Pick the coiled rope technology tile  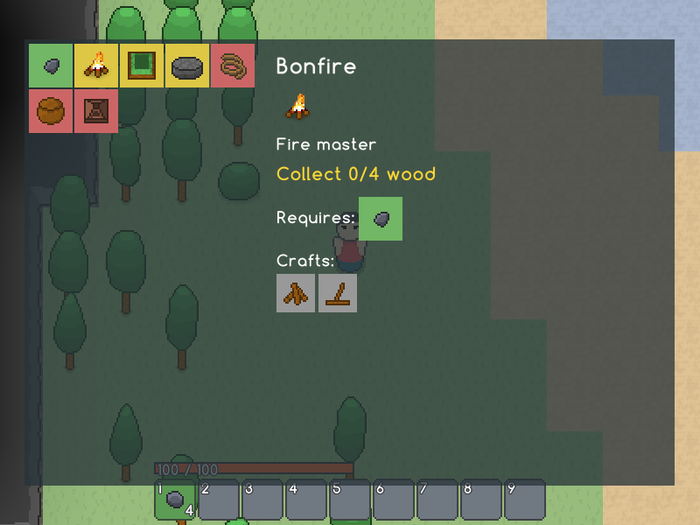234,66
